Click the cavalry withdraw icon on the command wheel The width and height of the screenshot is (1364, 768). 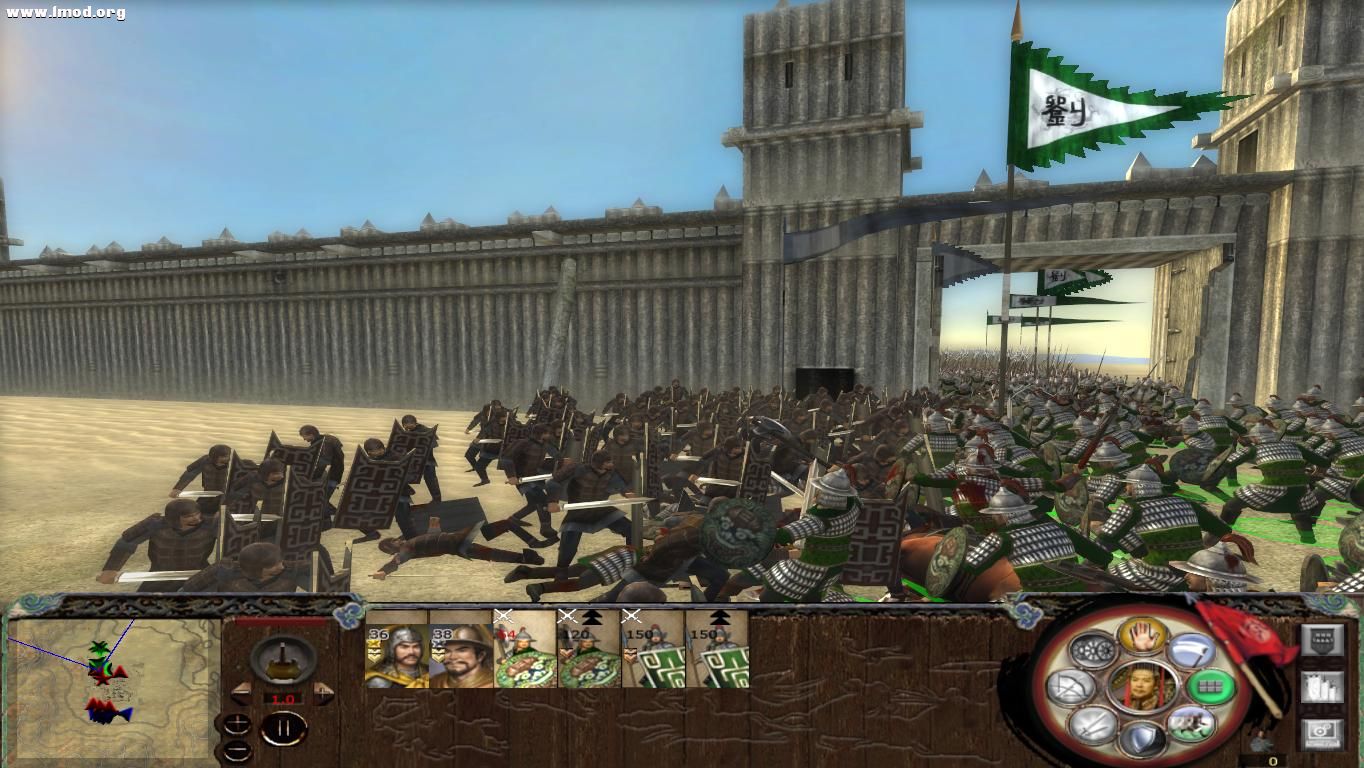pyautogui.click(x=1193, y=724)
